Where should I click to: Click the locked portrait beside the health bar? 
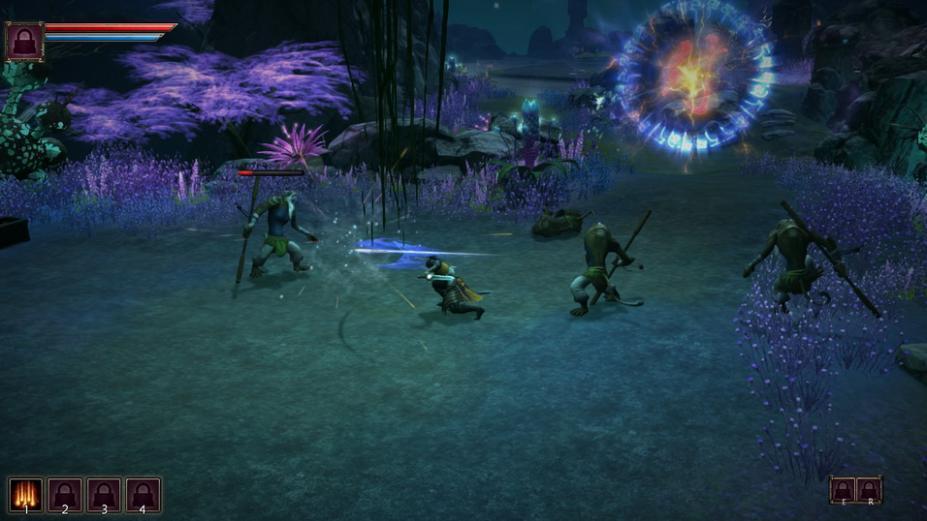(24, 42)
